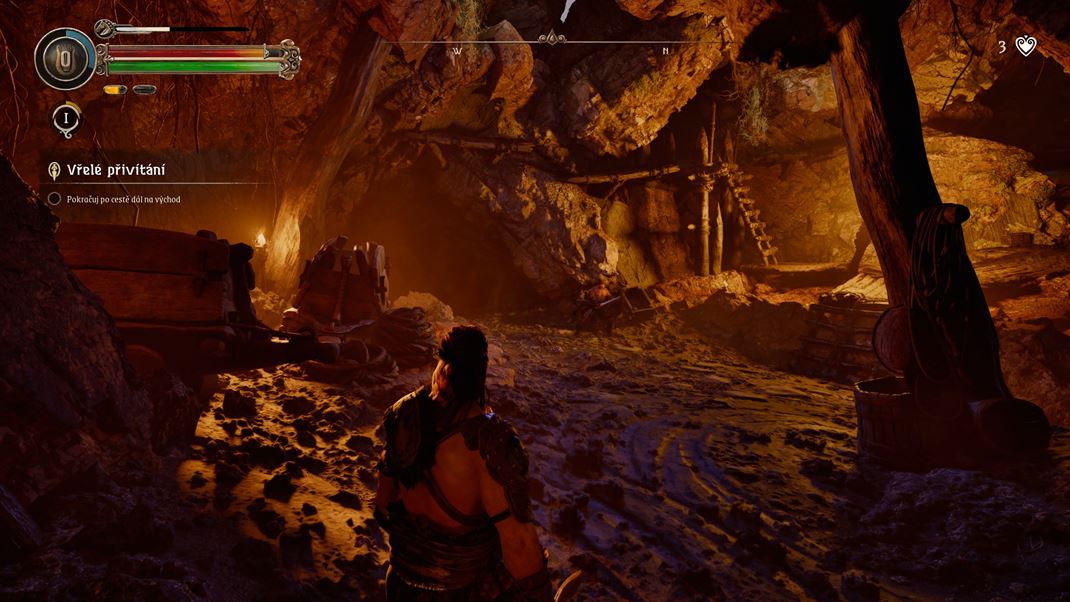Select the weapon icon above the health bar
This screenshot has height=602, width=1070.
[106, 29]
